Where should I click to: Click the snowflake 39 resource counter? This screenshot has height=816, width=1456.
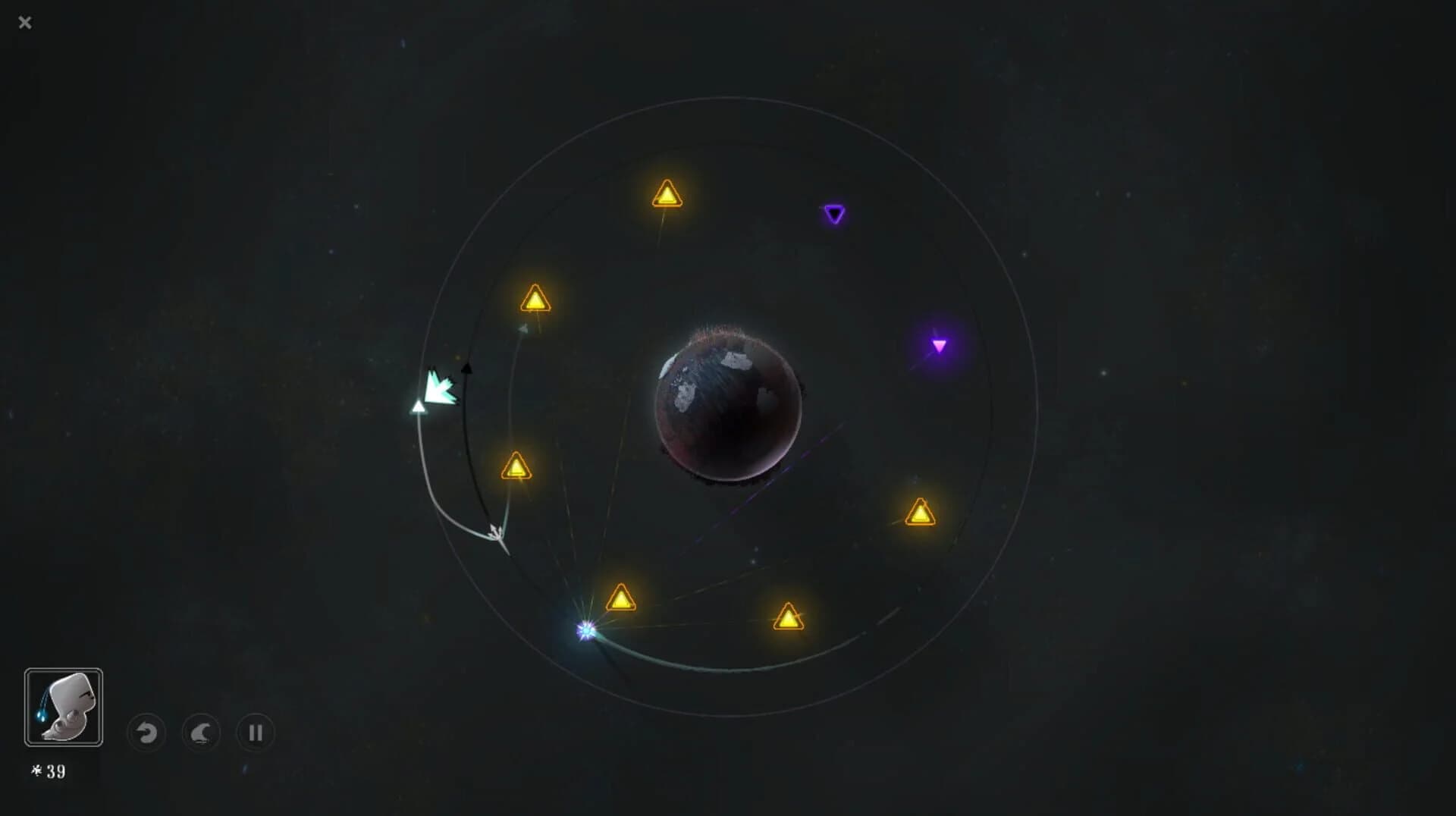tap(49, 771)
